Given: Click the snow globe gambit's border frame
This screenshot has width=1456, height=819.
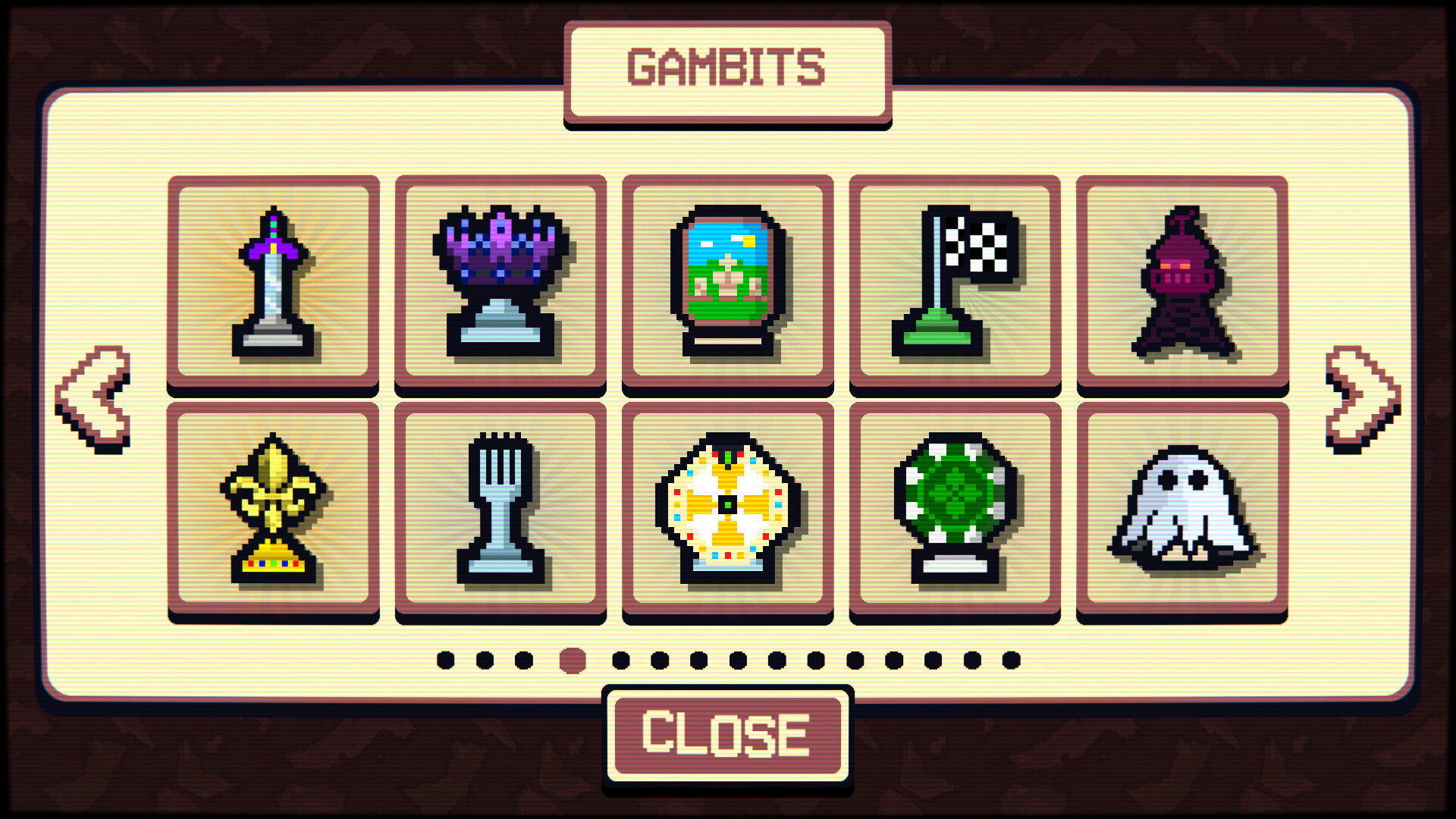Looking at the screenshot, I should pos(728,184).
